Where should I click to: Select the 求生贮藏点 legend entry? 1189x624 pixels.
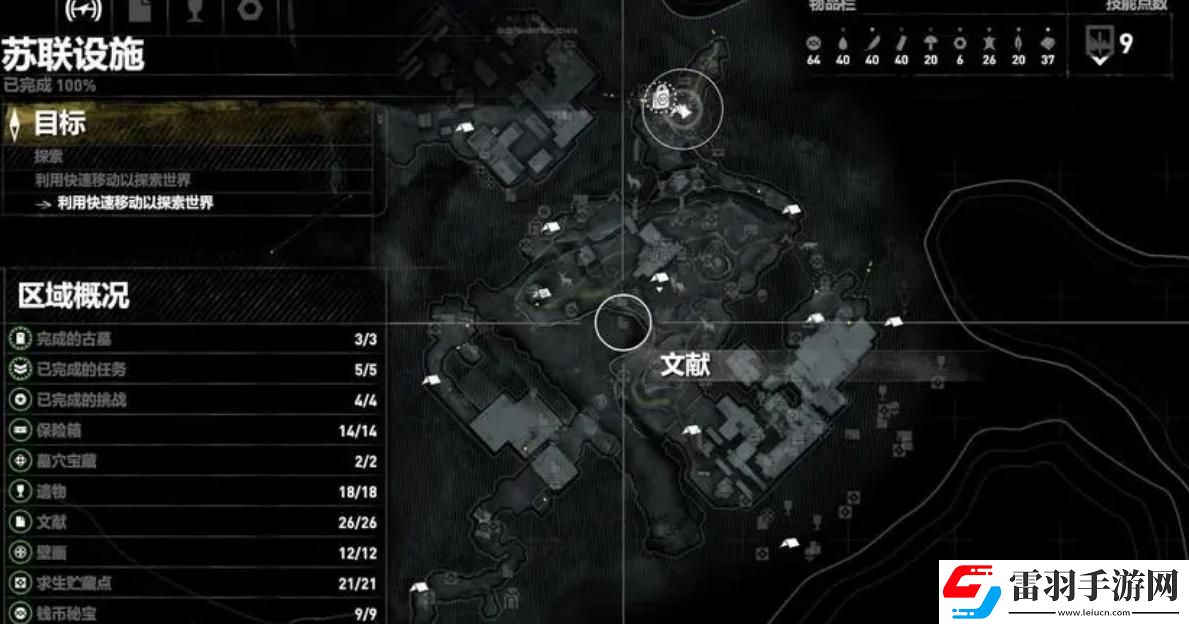[190, 582]
